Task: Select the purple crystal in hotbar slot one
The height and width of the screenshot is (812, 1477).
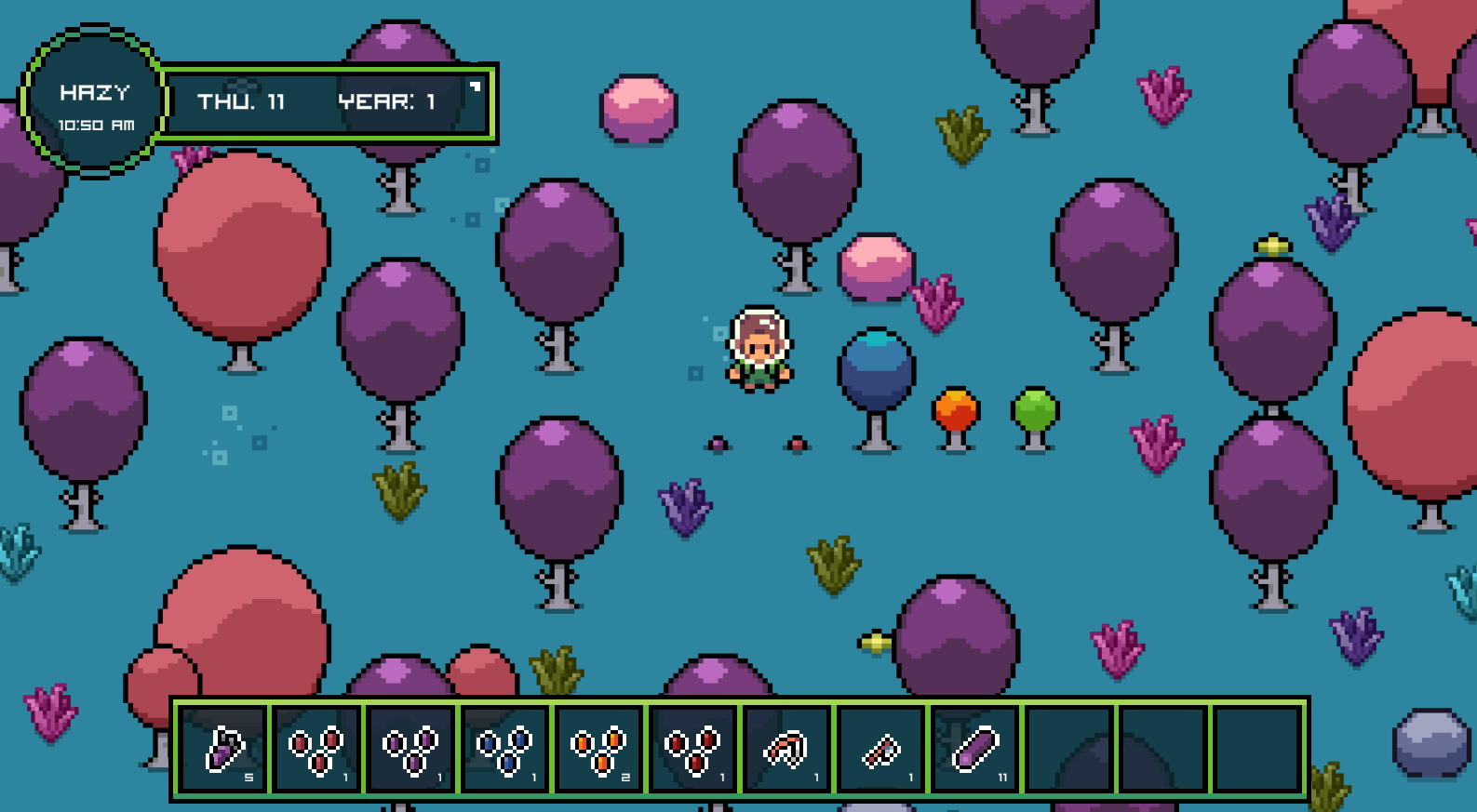Action: pos(228,749)
